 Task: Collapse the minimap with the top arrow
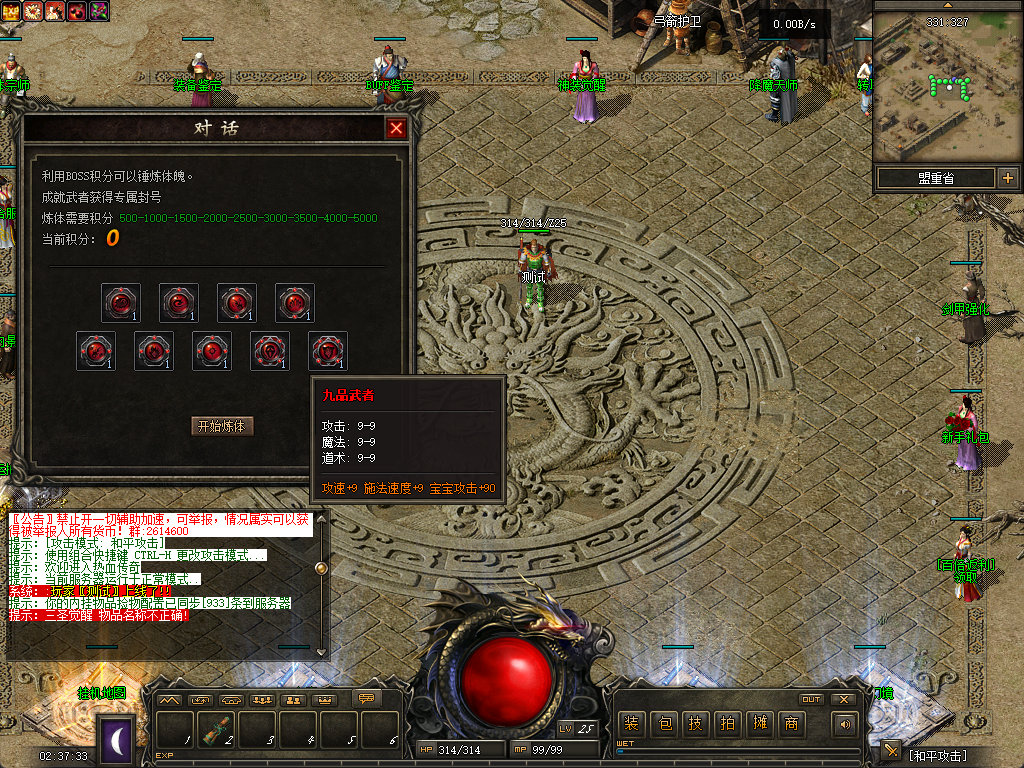coord(947,5)
